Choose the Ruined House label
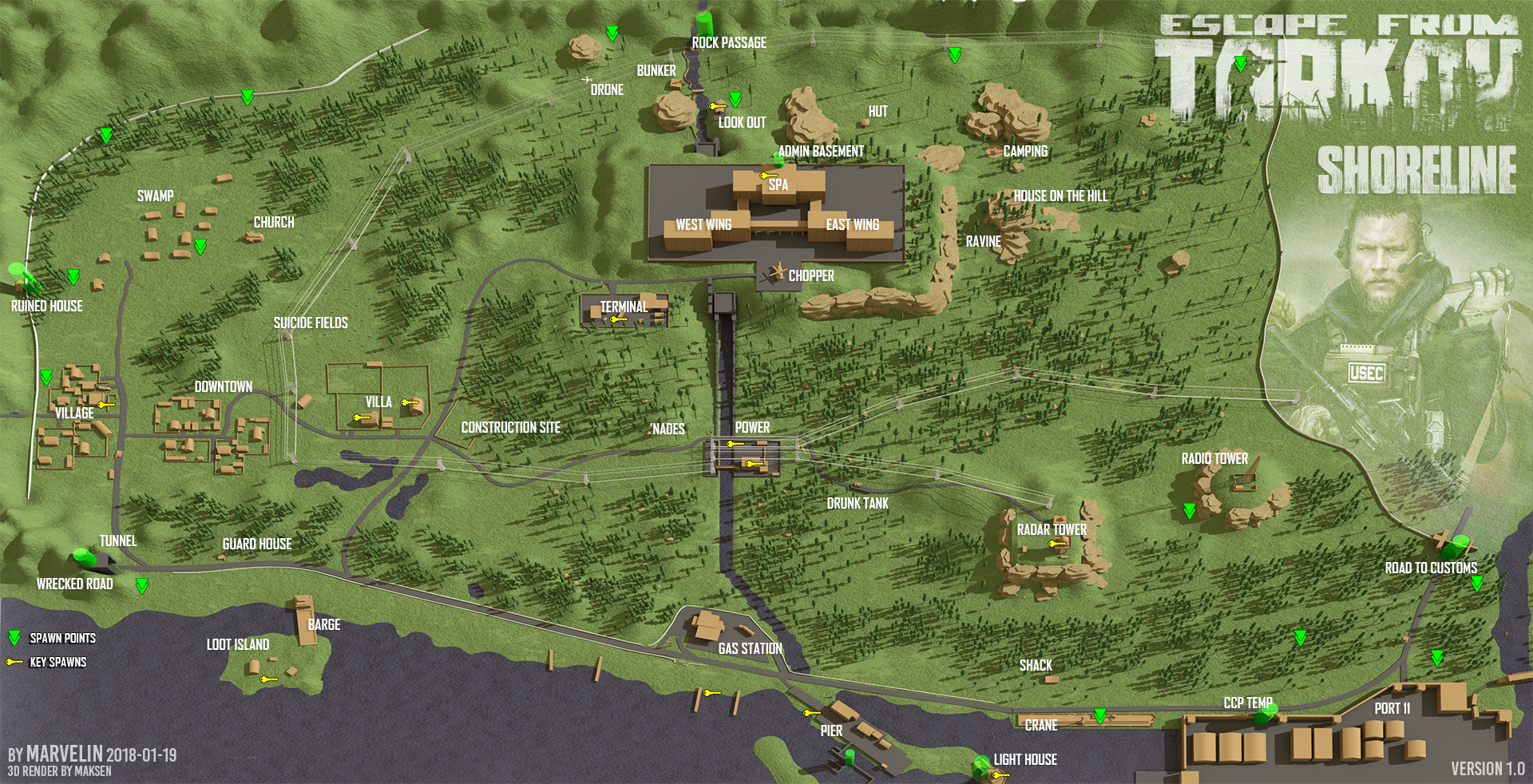This screenshot has width=1533, height=784. pyautogui.click(x=47, y=306)
